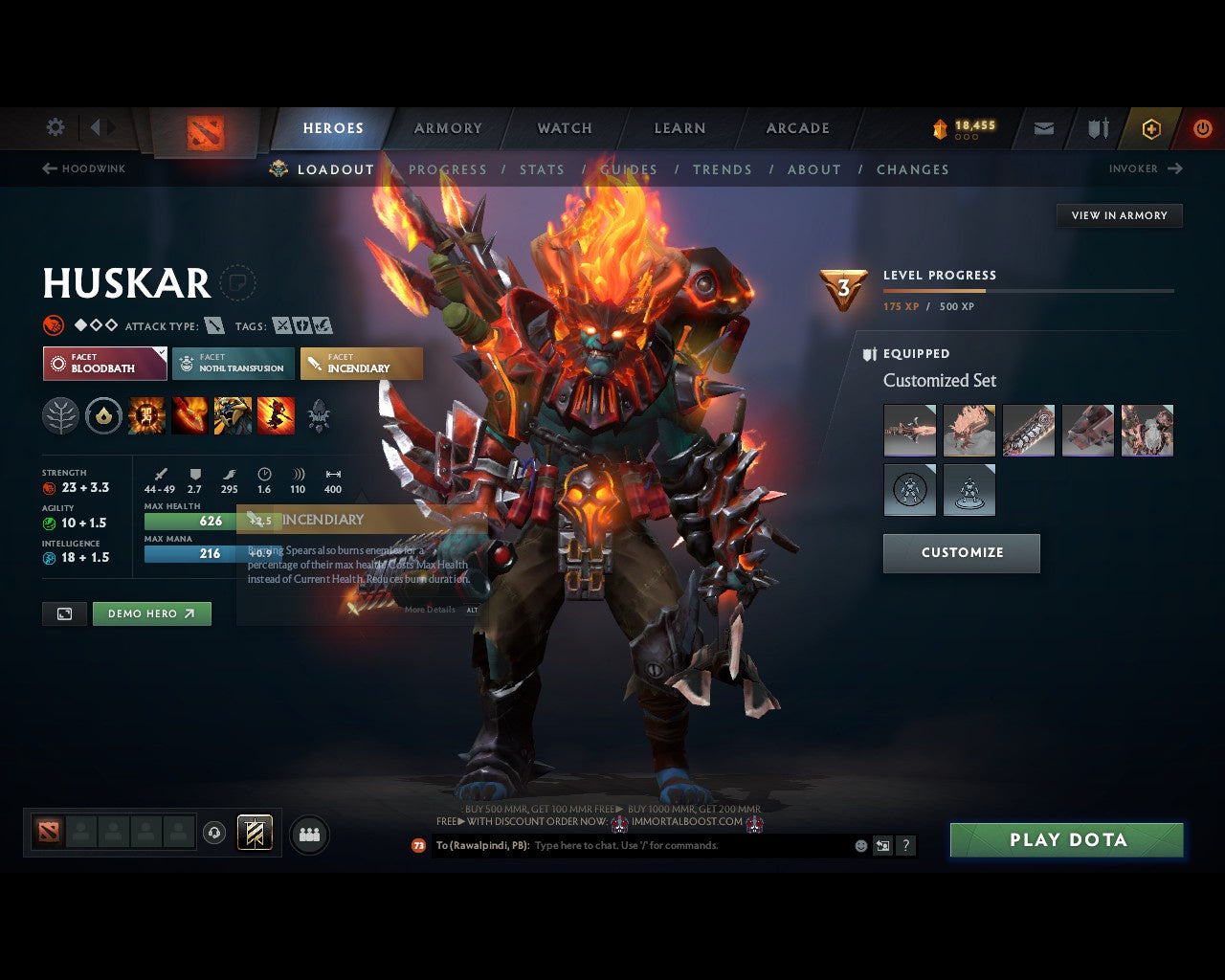
Task: Select the first equipped item thumbnail
Action: [x=909, y=430]
